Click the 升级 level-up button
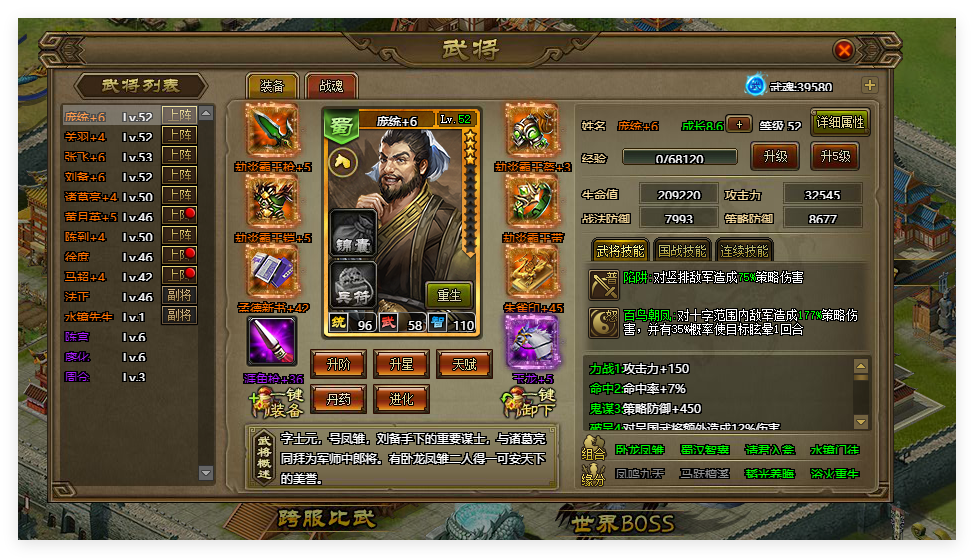This screenshot has width=974, height=558. pyautogui.click(x=774, y=157)
